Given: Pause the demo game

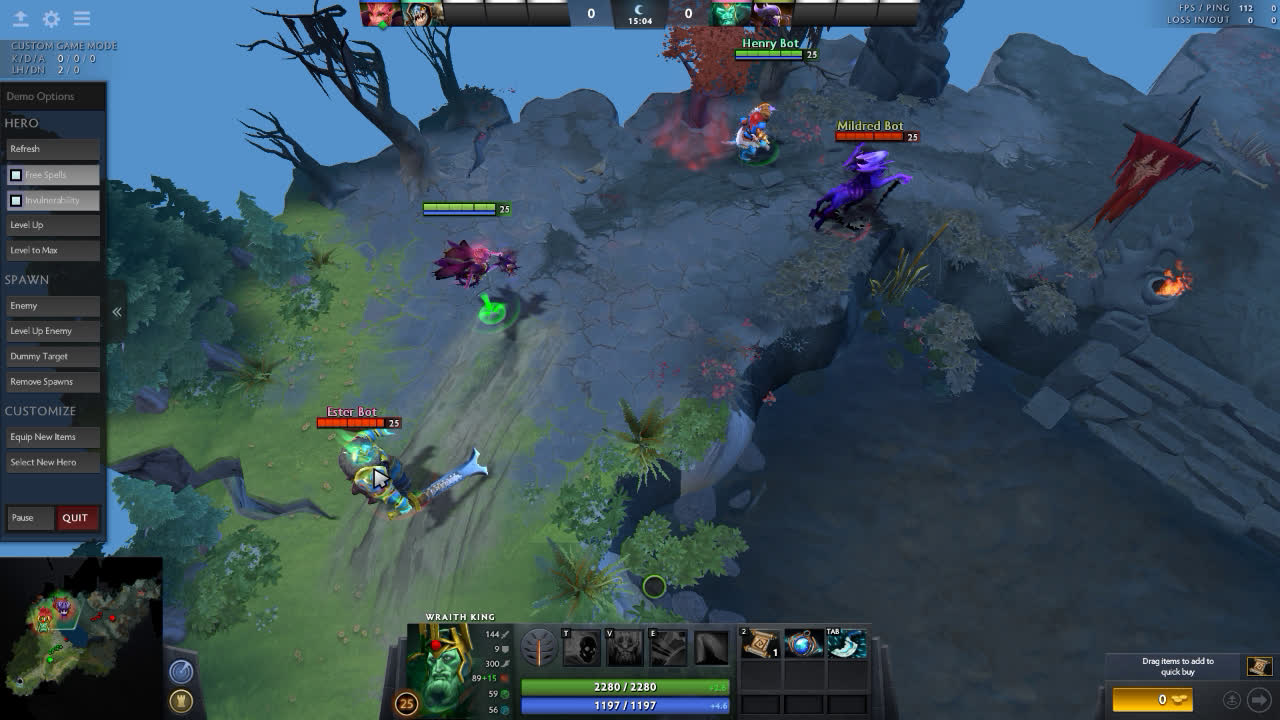Looking at the screenshot, I should [x=30, y=518].
